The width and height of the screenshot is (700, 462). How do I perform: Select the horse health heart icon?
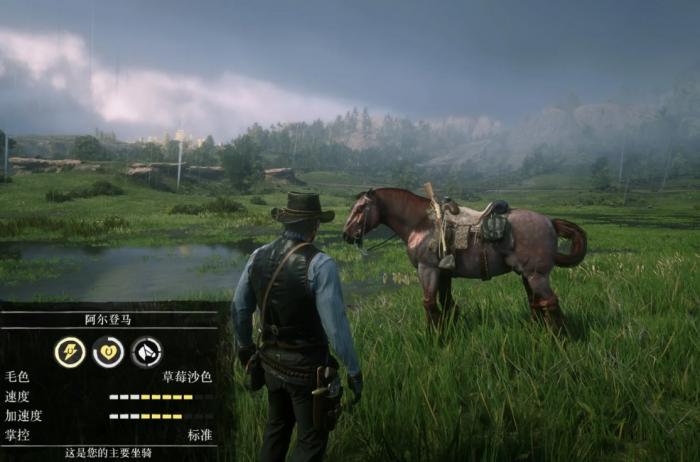click(108, 351)
